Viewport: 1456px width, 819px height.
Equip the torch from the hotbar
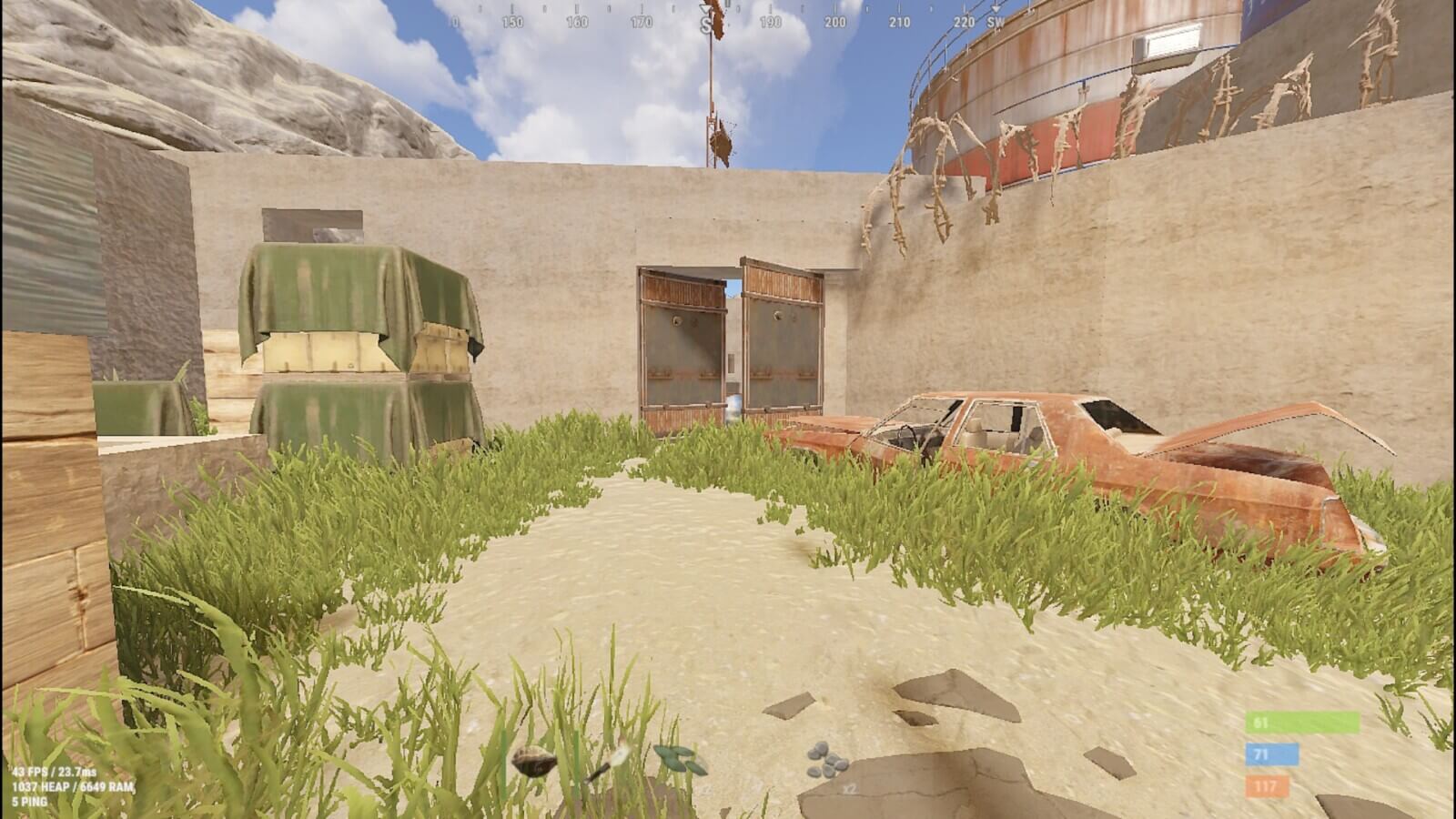click(x=610, y=764)
